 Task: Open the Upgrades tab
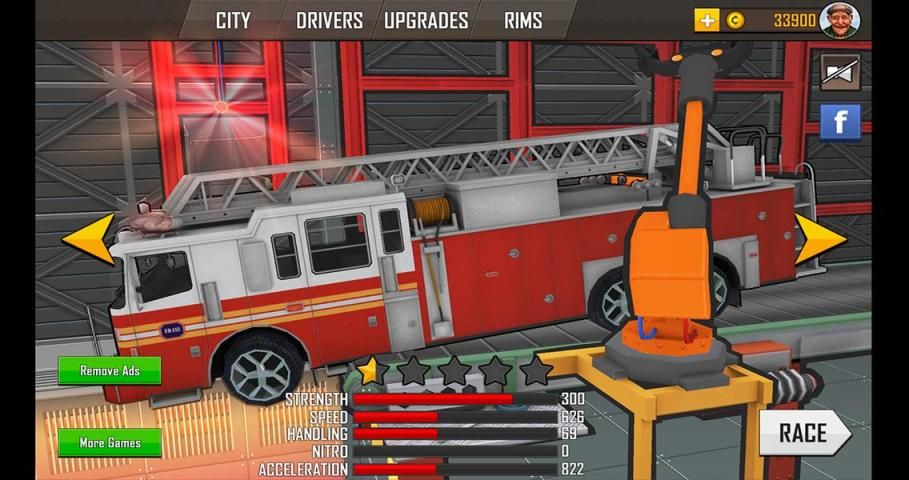pyautogui.click(x=426, y=20)
